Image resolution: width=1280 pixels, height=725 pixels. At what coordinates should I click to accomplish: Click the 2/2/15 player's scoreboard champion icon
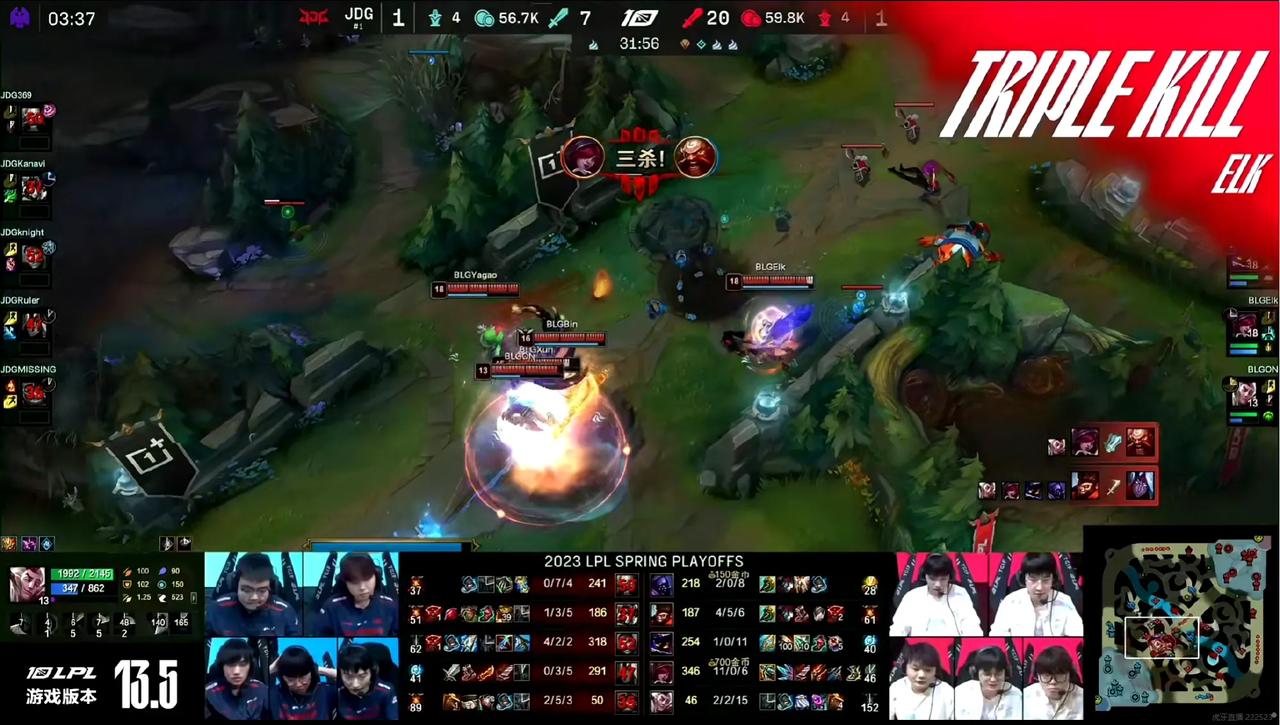coord(662,701)
